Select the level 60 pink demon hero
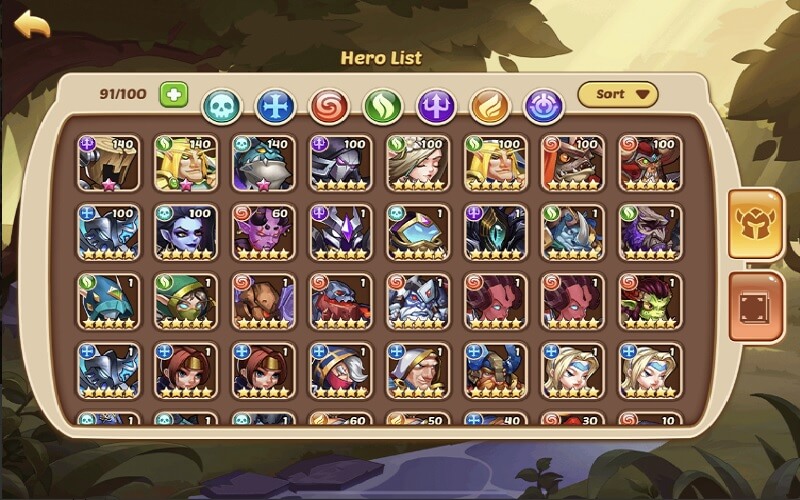 click(x=263, y=233)
